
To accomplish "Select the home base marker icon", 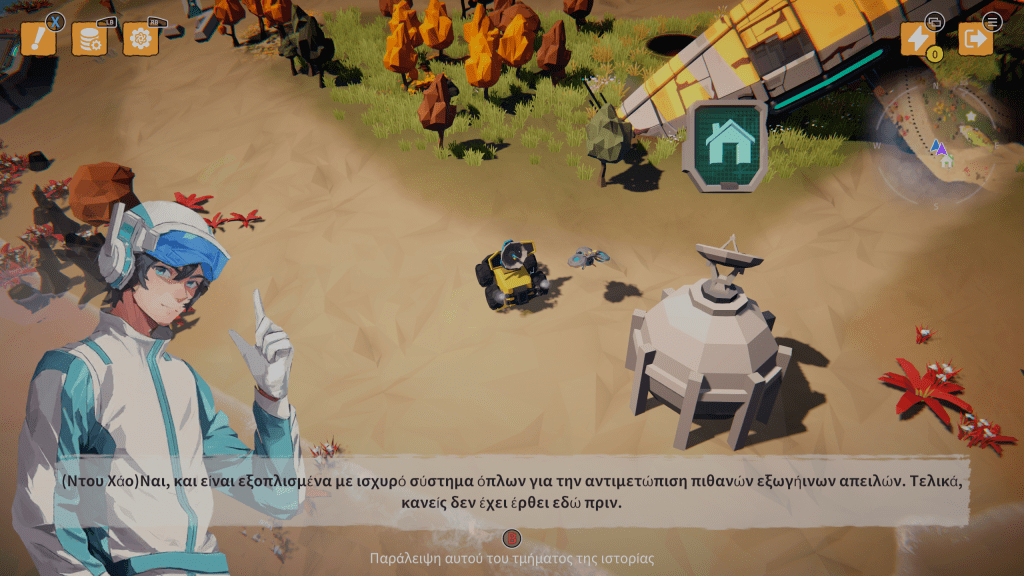I will click(x=727, y=143).
